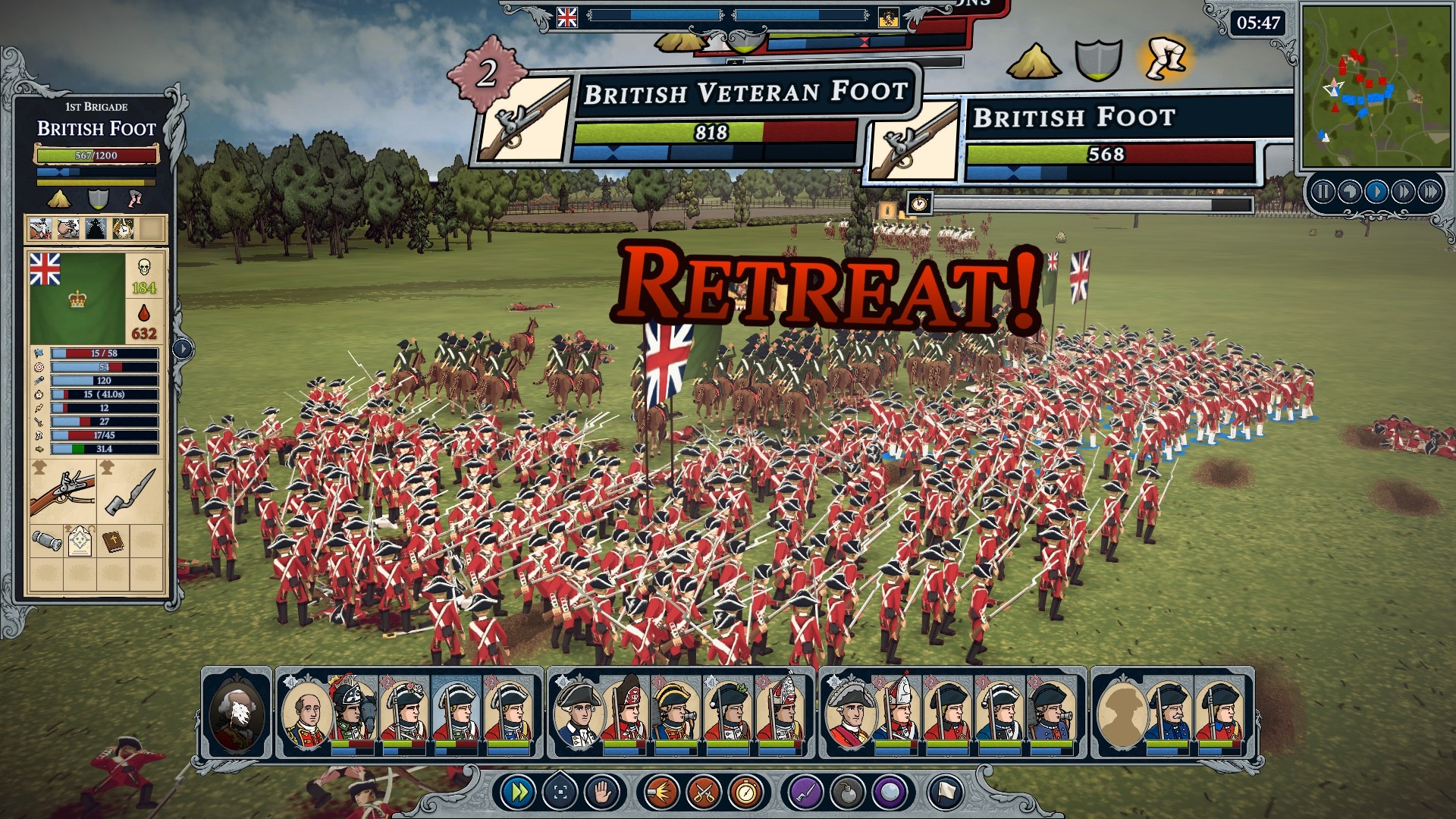Activate the grenade bomb ability
1456x819 pixels.
tap(847, 793)
